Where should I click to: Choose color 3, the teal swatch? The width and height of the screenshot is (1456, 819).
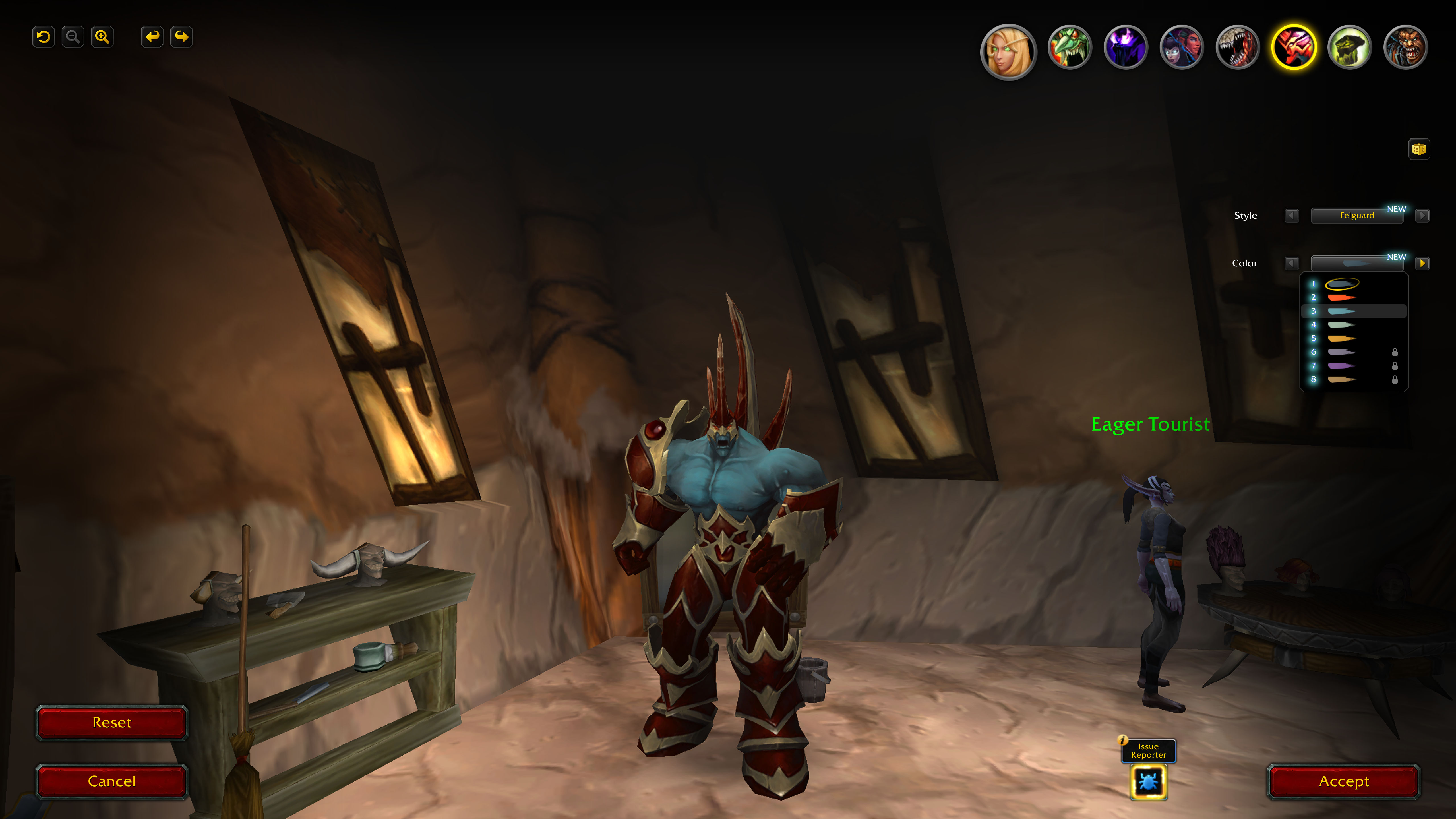pyautogui.click(x=1341, y=311)
